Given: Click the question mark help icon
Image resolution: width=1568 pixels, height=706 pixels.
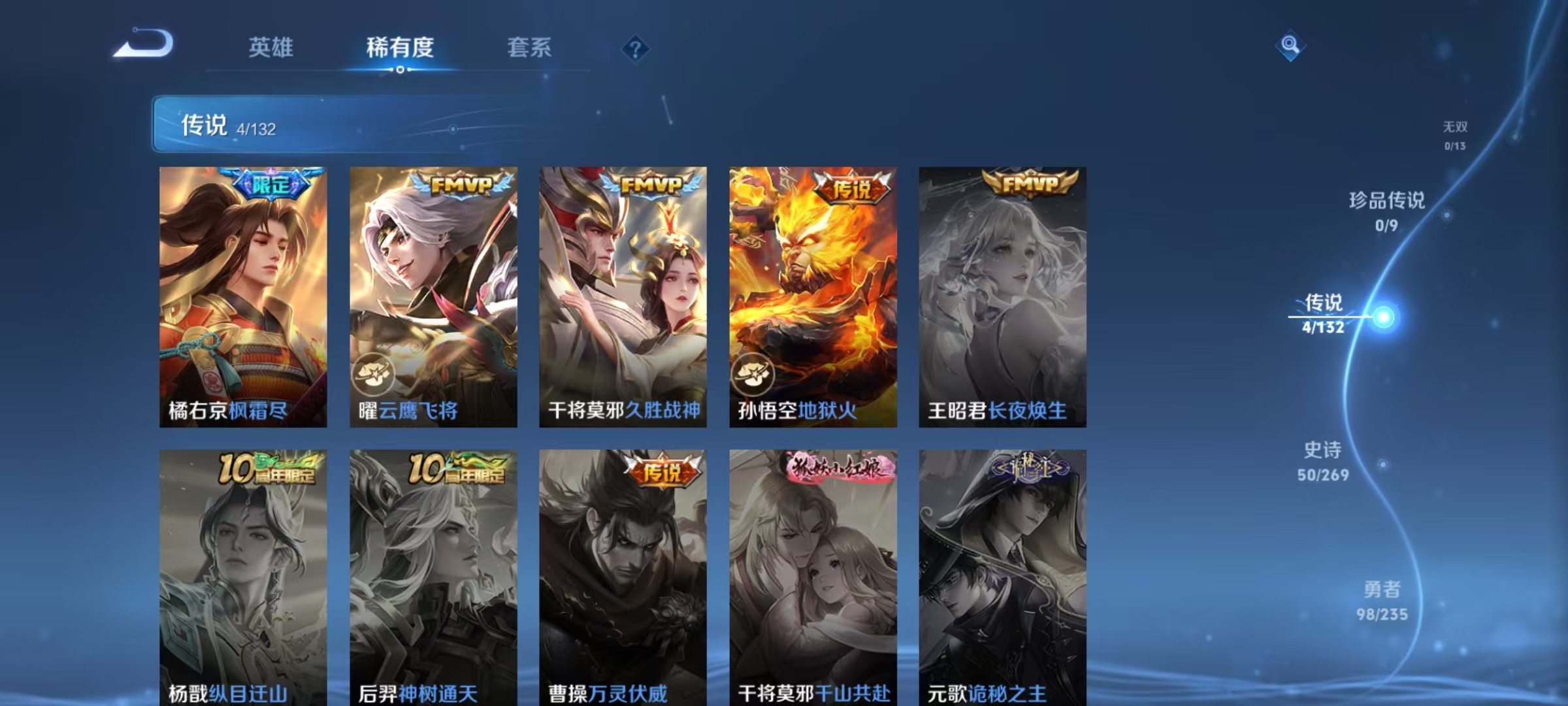Looking at the screenshot, I should tap(635, 48).
